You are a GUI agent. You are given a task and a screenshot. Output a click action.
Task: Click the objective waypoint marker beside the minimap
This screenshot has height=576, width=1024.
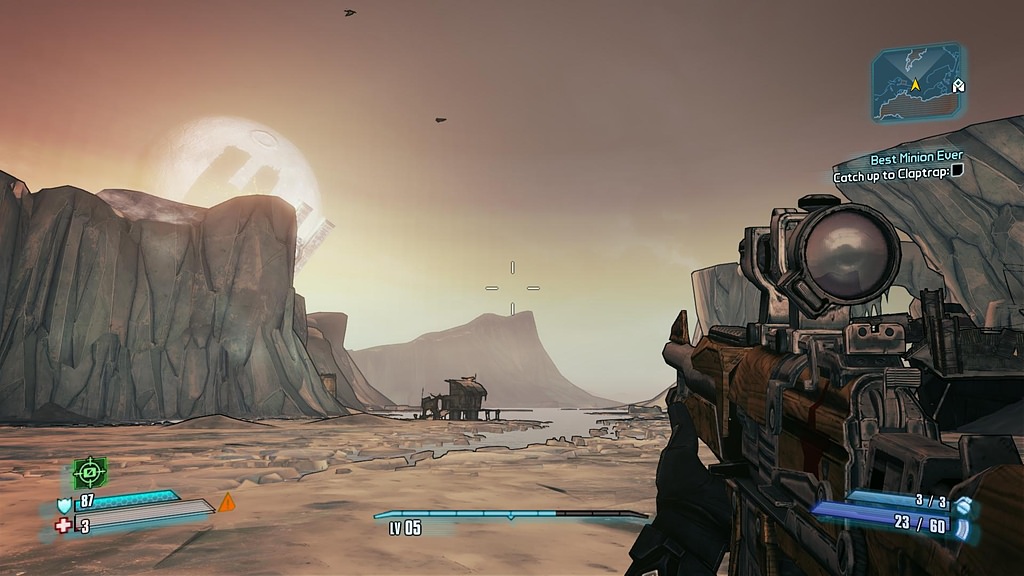(958, 86)
